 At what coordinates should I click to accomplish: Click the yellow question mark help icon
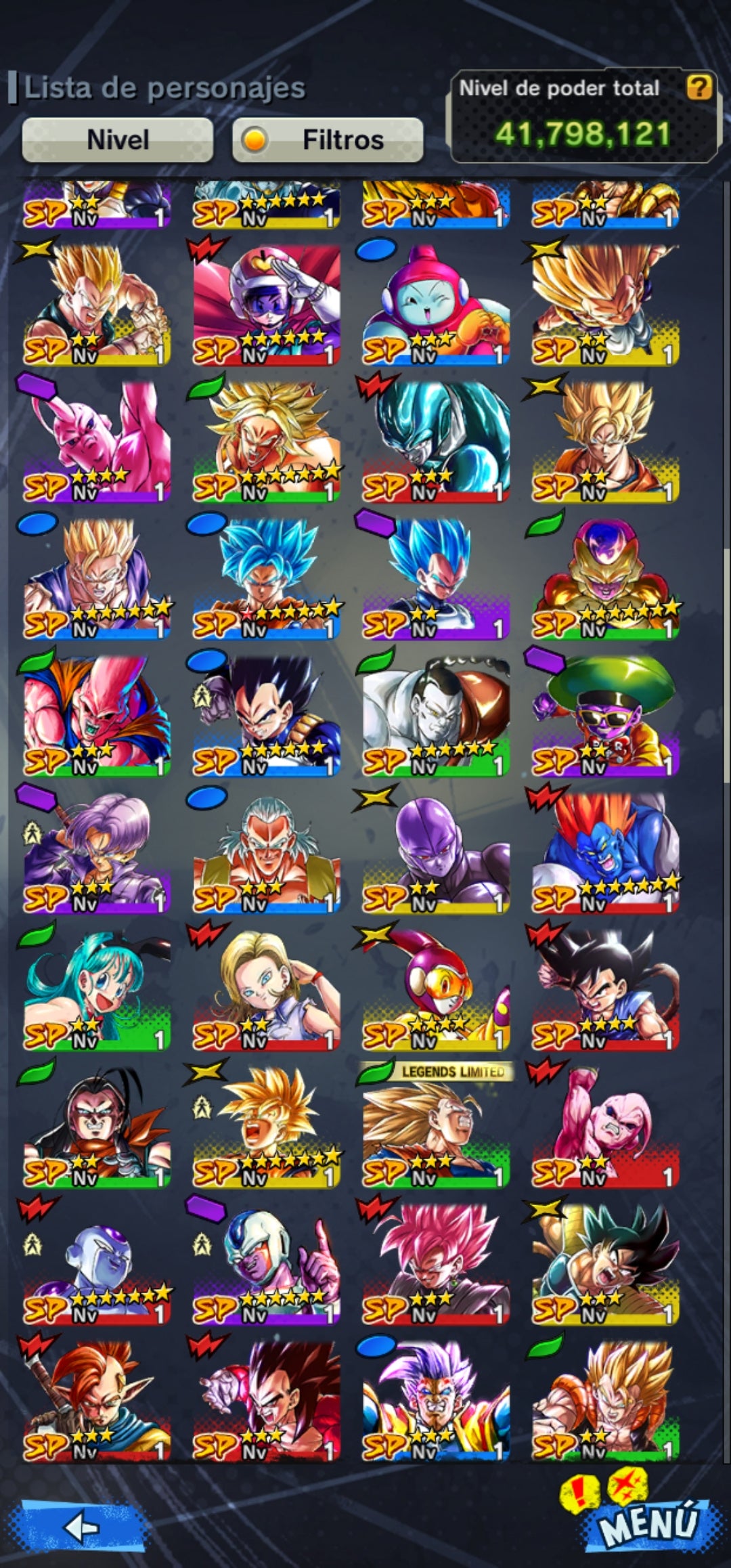point(699,87)
